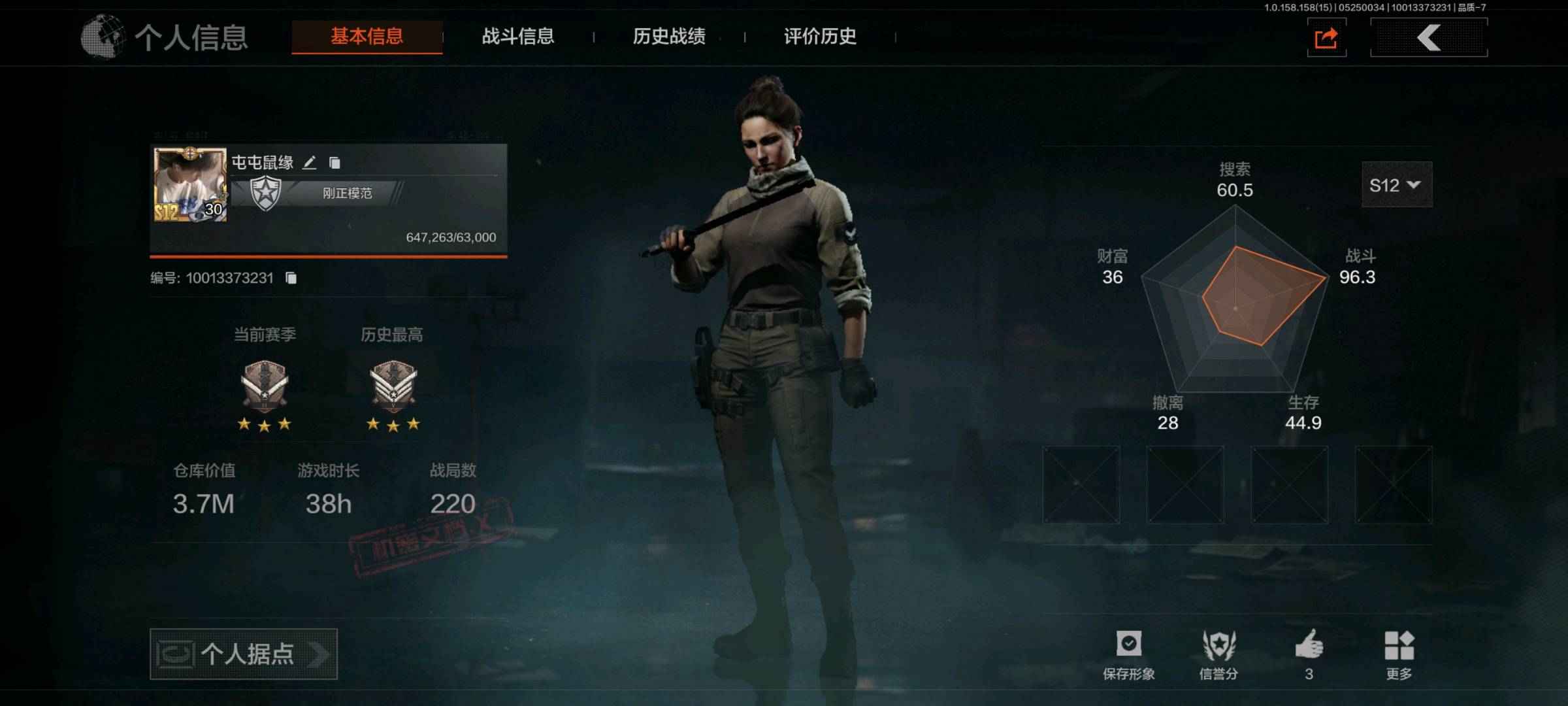Go back using the arrow button
The width and height of the screenshot is (1568, 706).
pyautogui.click(x=1429, y=38)
